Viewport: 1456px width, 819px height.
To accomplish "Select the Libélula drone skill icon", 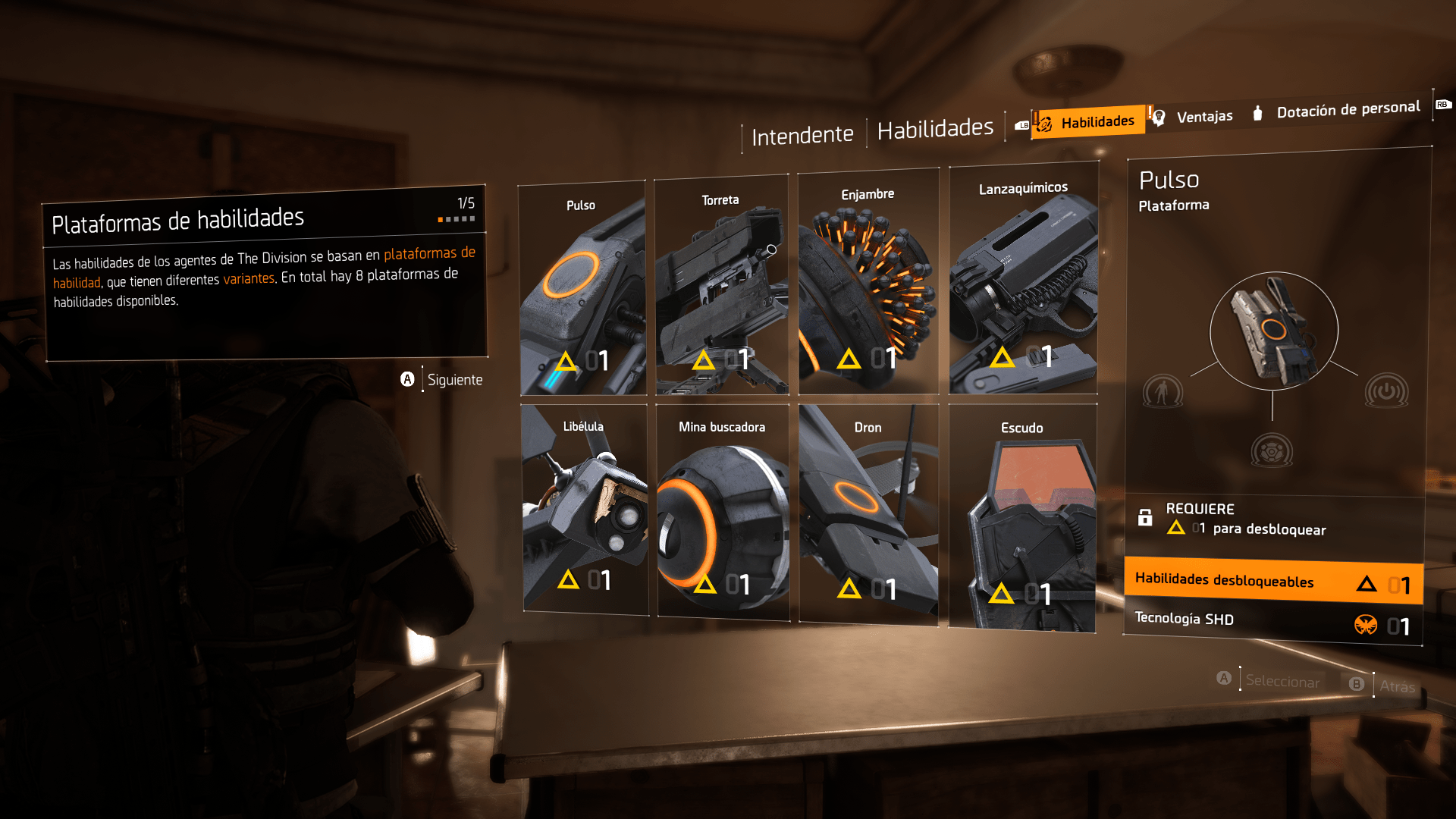I will pos(584,508).
